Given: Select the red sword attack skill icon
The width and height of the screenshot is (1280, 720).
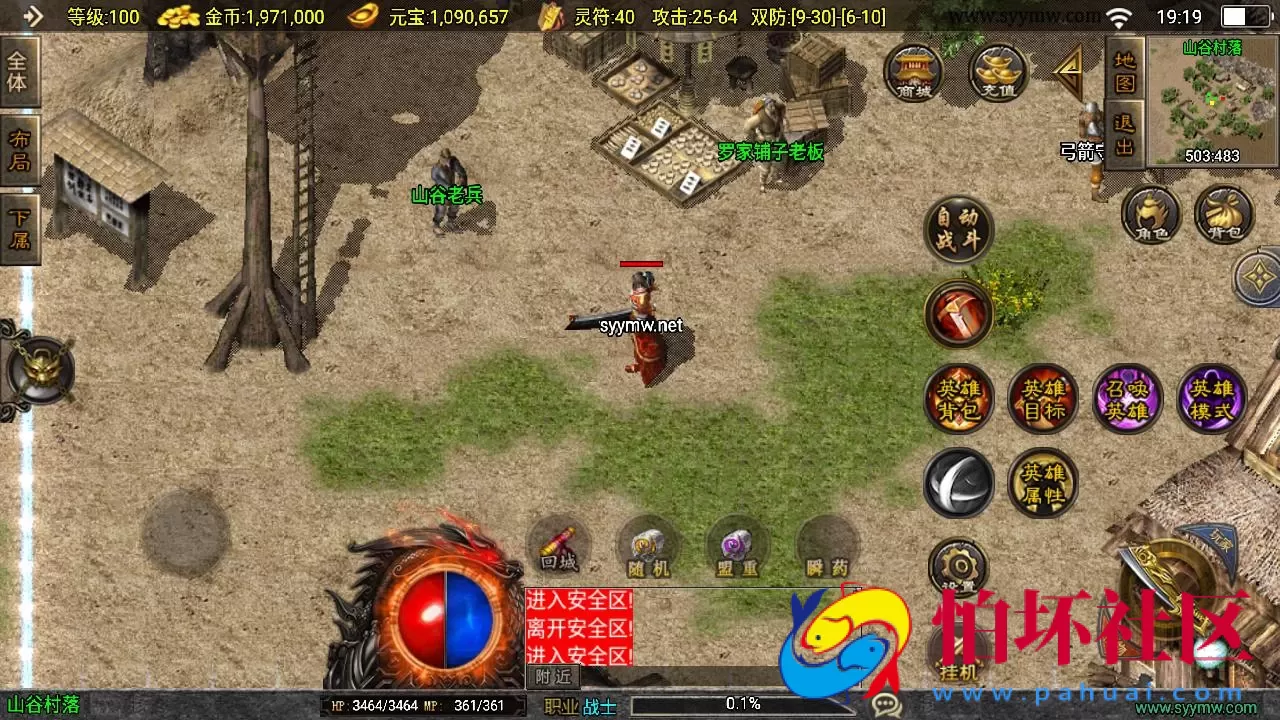Looking at the screenshot, I should (958, 315).
